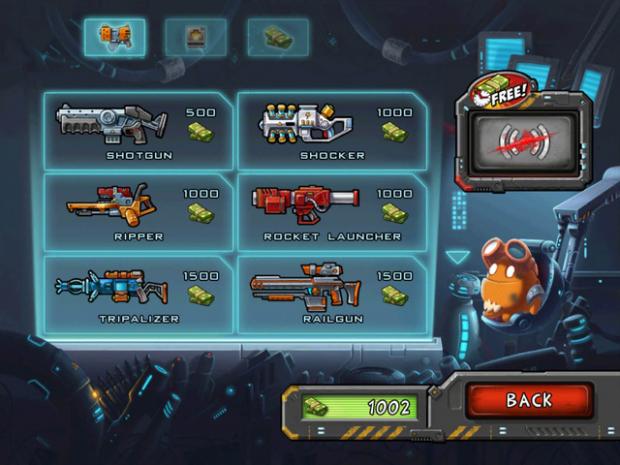This screenshot has width=620, height=465.
Task: Buy the Shotgun for 500
Action: (x=137, y=130)
